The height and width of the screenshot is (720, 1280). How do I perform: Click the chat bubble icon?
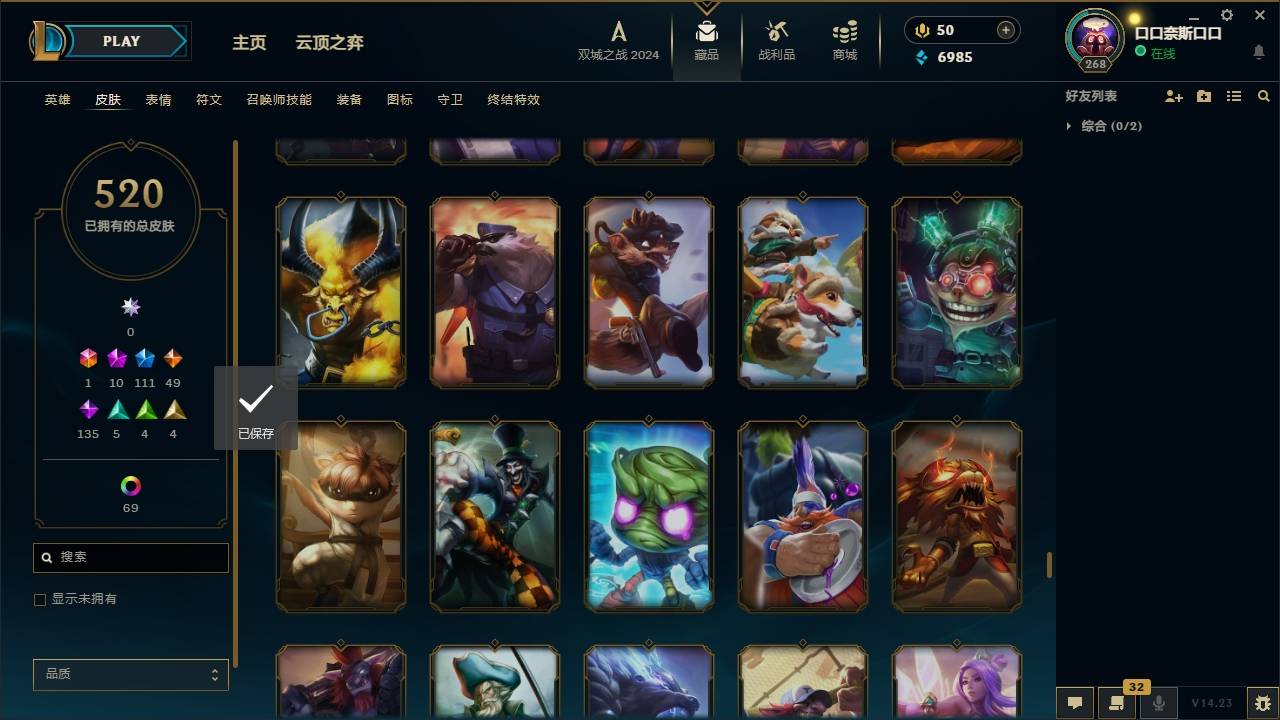click(1075, 703)
